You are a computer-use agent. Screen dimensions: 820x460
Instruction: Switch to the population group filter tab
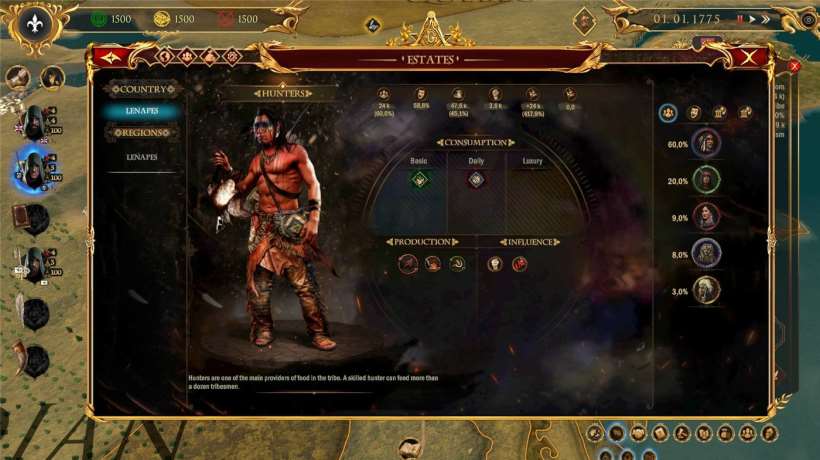click(668, 112)
